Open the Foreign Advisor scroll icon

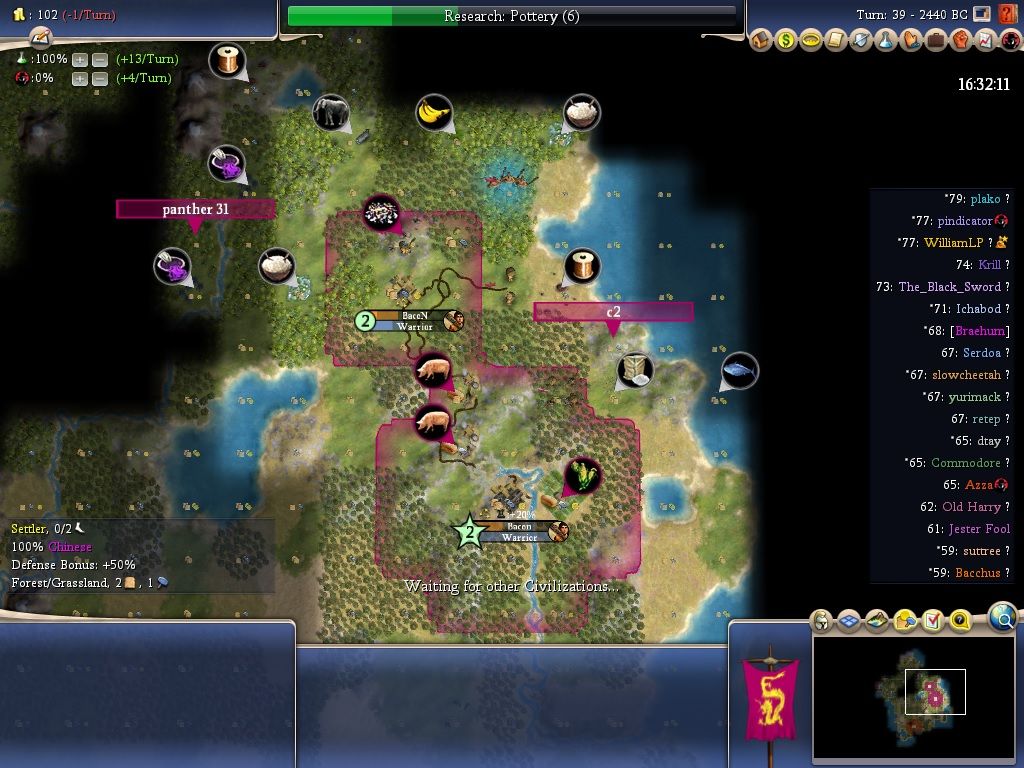(836, 41)
